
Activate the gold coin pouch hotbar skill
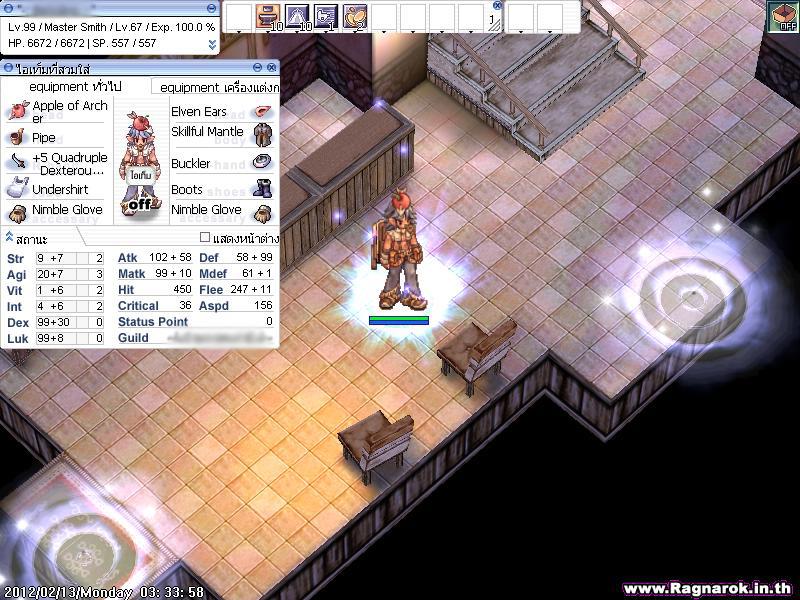point(355,16)
